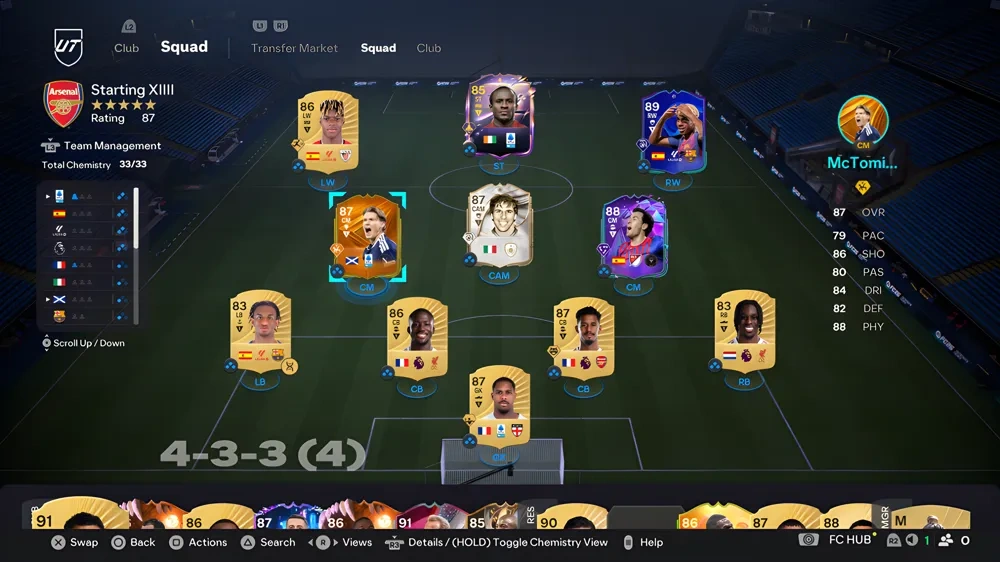Open Team Management

pos(112,146)
